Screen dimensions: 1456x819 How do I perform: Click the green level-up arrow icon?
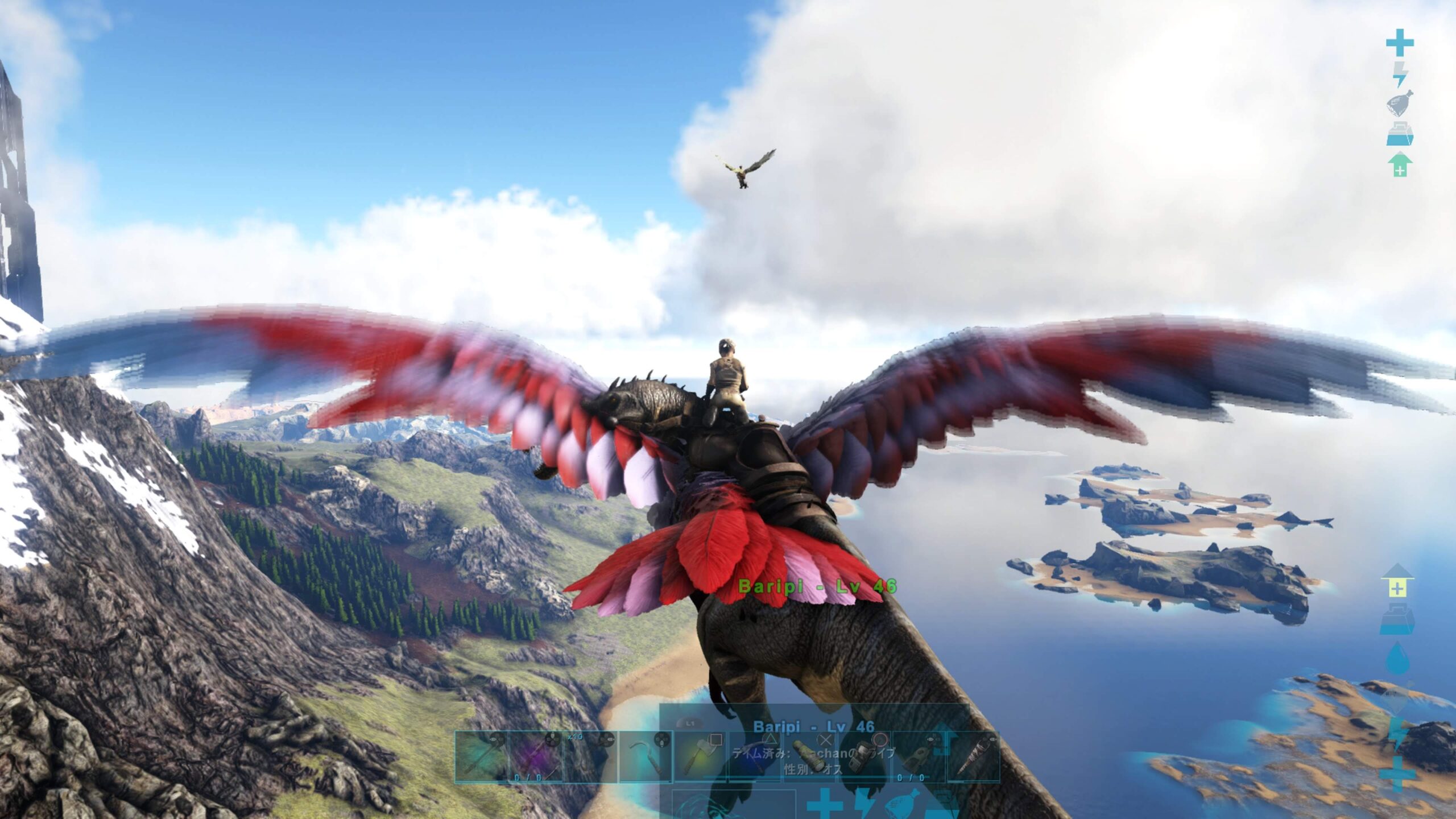(x=1400, y=165)
